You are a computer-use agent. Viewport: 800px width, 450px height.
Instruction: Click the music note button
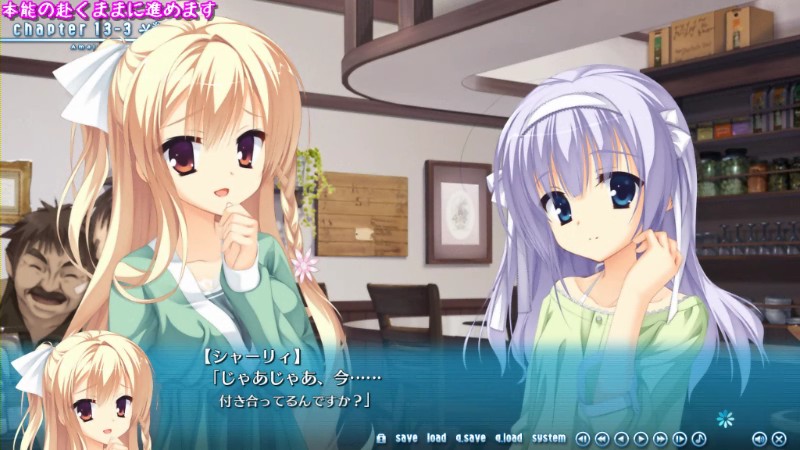tap(699, 438)
